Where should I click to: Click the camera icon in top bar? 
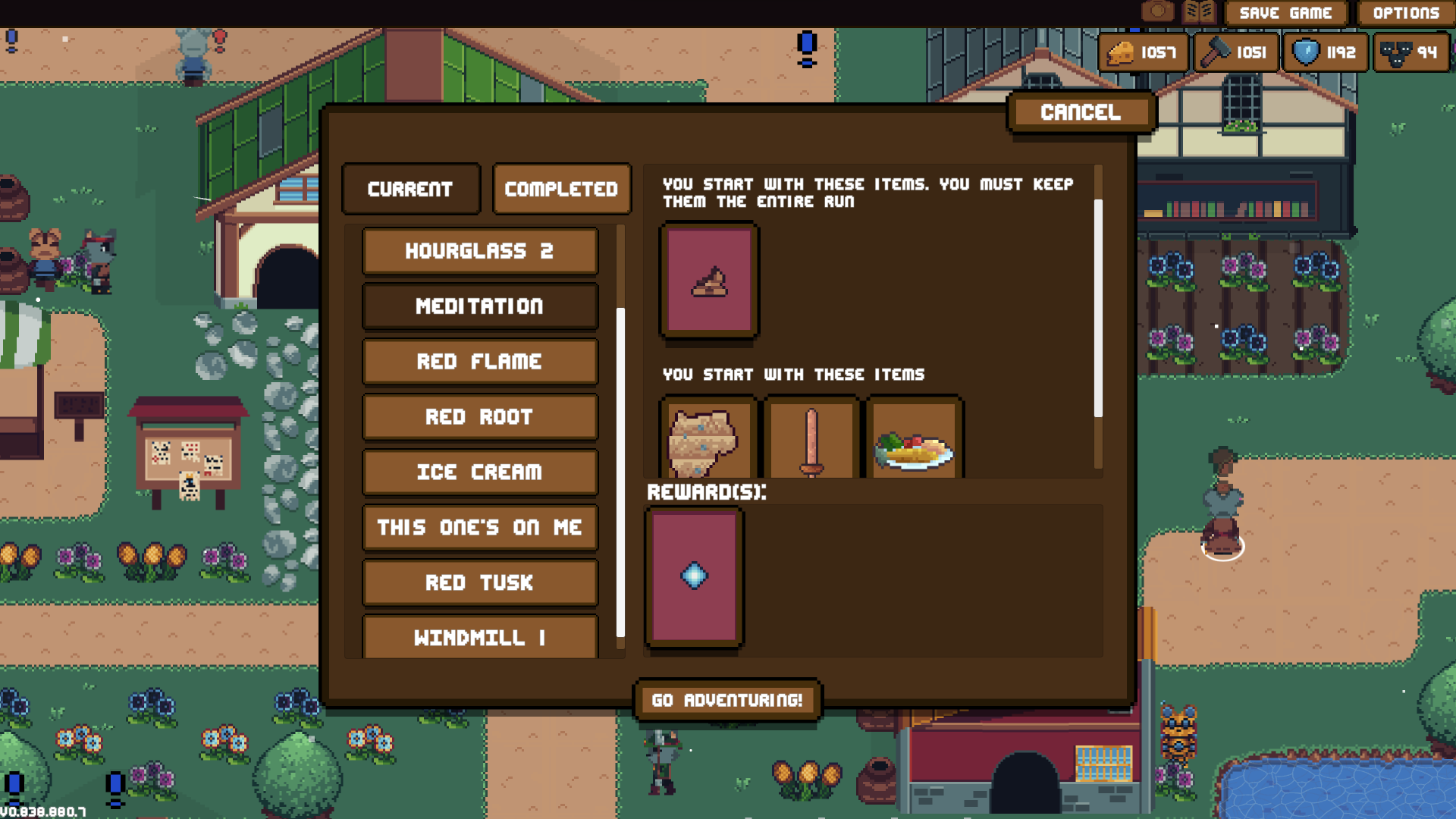[1157, 11]
